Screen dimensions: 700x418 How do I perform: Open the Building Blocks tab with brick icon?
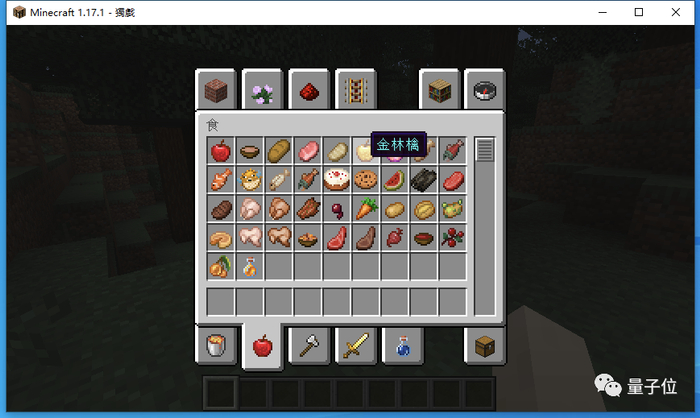215,90
